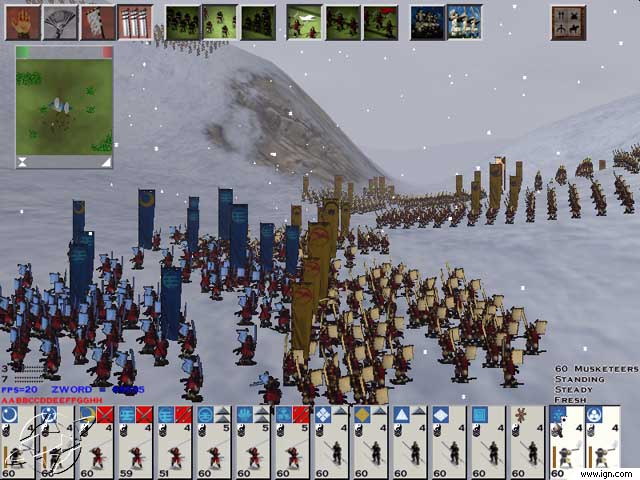Open the brown icon at top right
The height and width of the screenshot is (480, 640).
coord(567,21)
